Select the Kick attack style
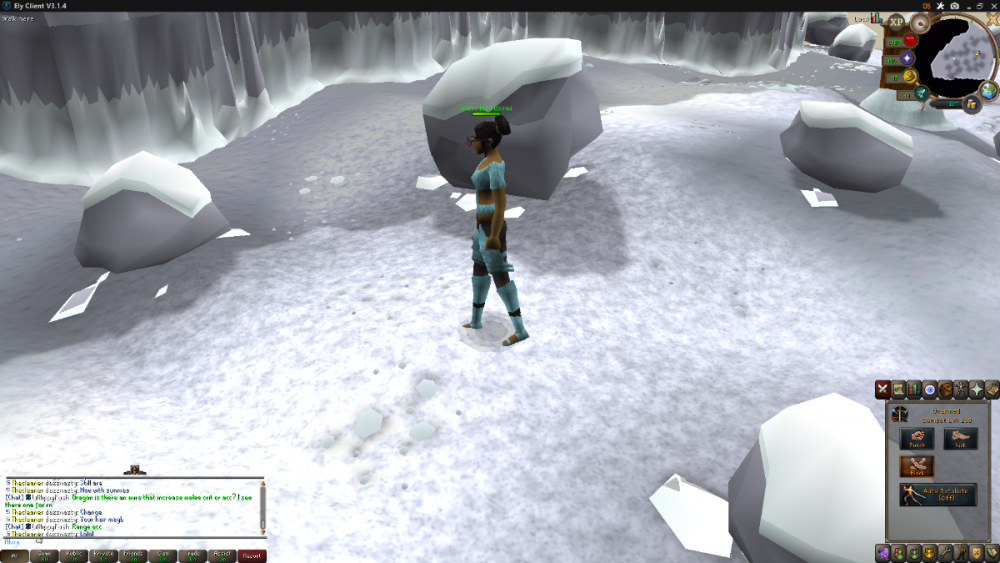1000x563 pixels. point(960,438)
